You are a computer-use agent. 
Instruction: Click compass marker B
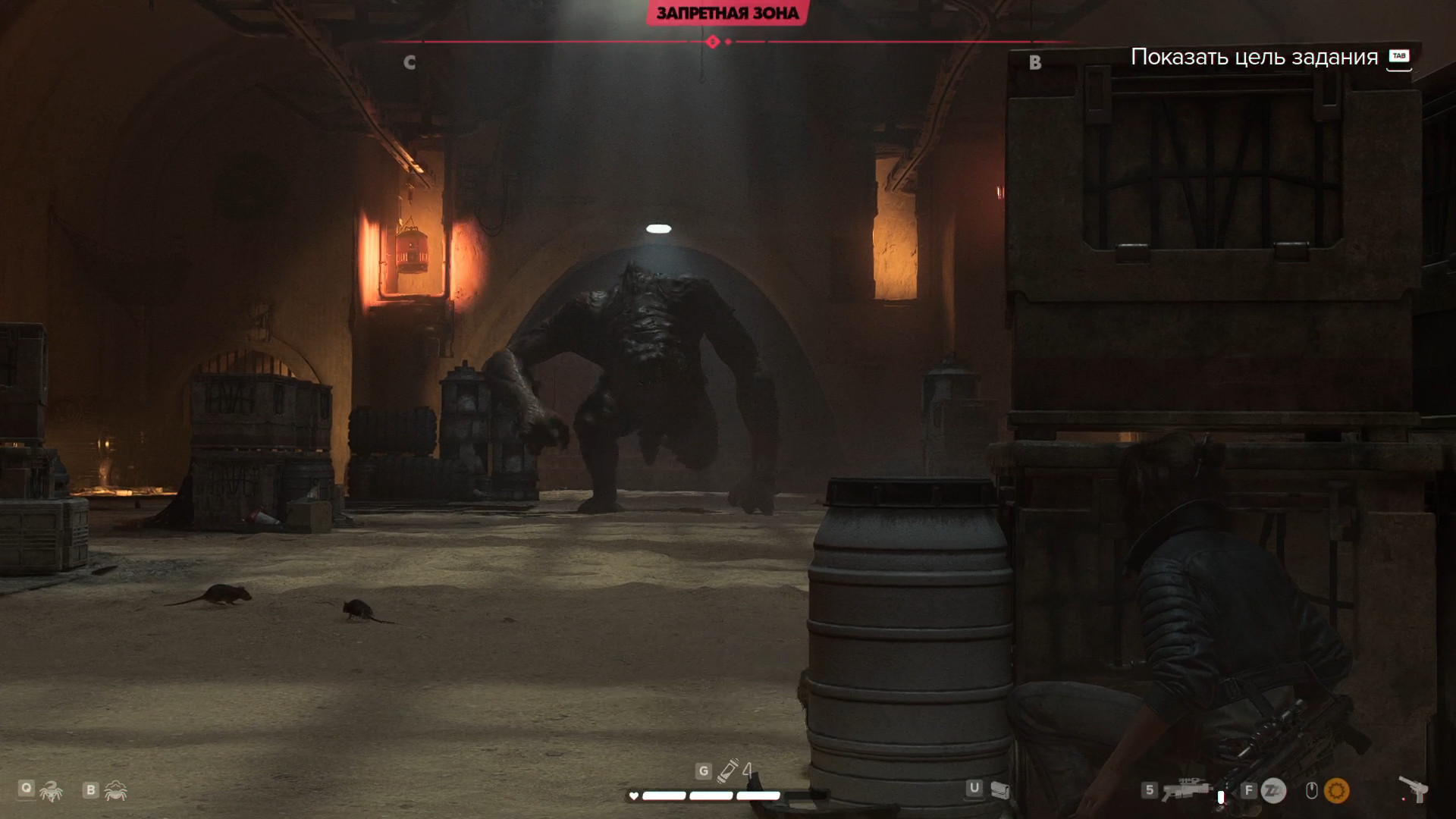[x=1035, y=63]
